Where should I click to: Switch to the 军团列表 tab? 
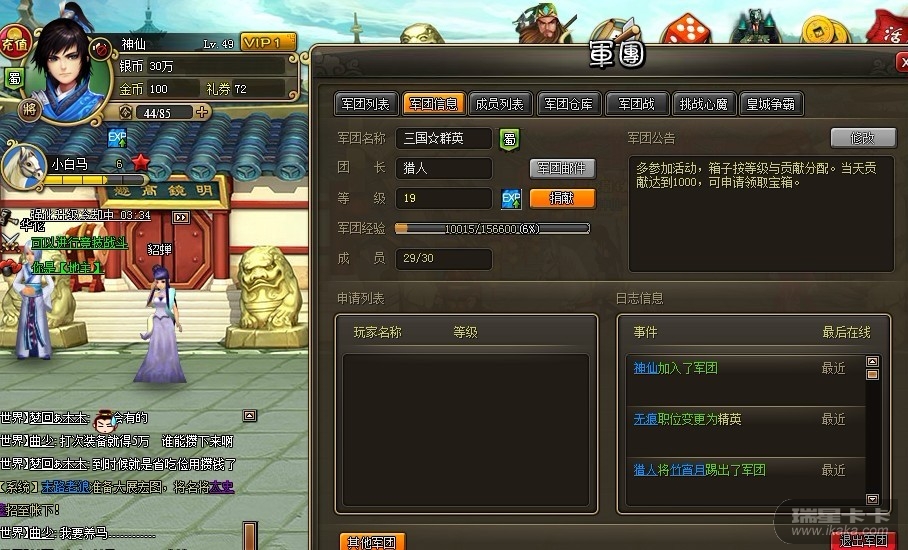pos(365,104)
